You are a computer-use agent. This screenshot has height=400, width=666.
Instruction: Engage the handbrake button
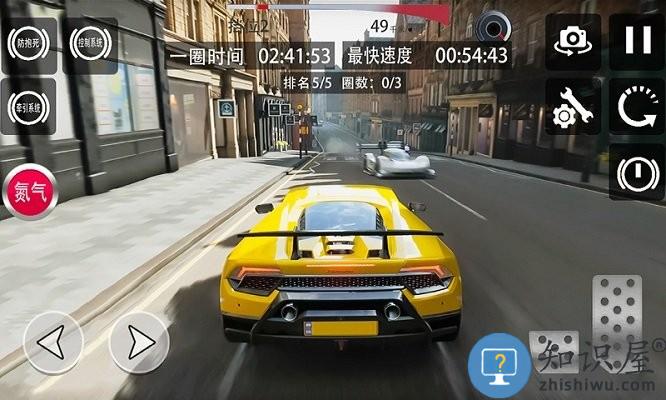click(637, 173)
